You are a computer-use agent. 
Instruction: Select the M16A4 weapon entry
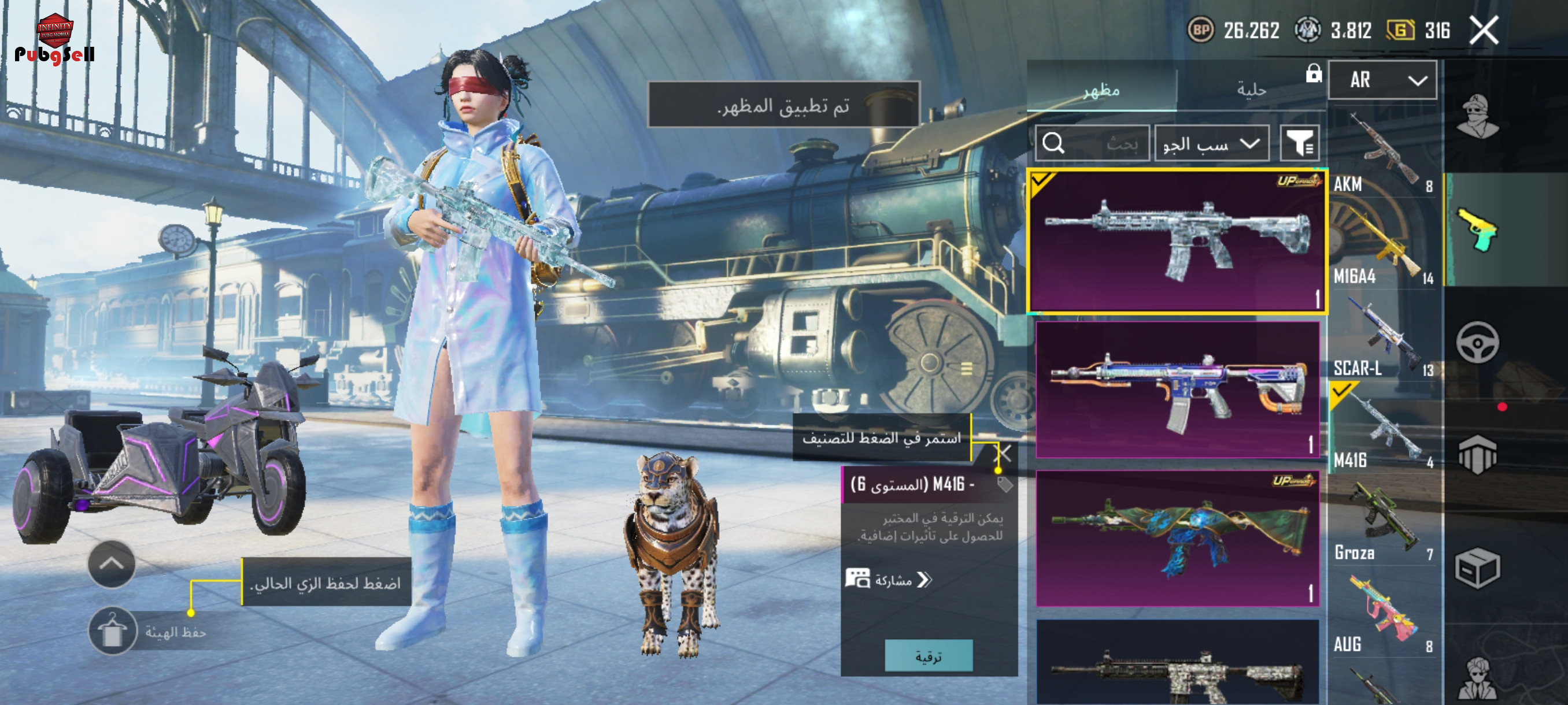point(1382,246)
